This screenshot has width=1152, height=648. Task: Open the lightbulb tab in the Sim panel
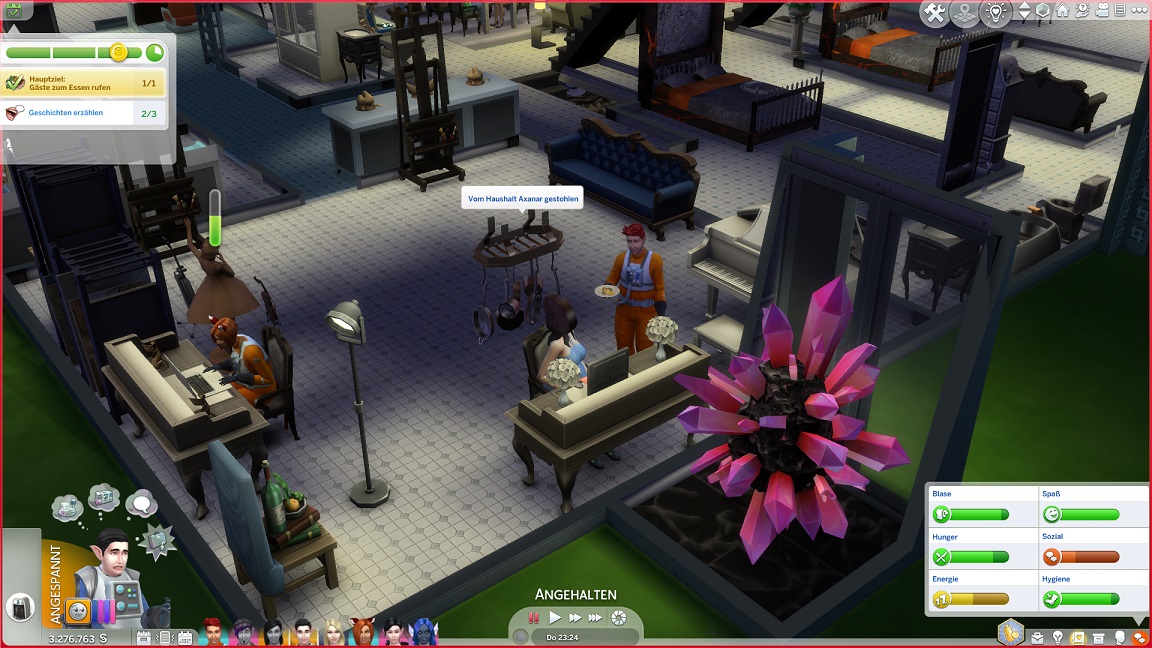coord(1057,638)
